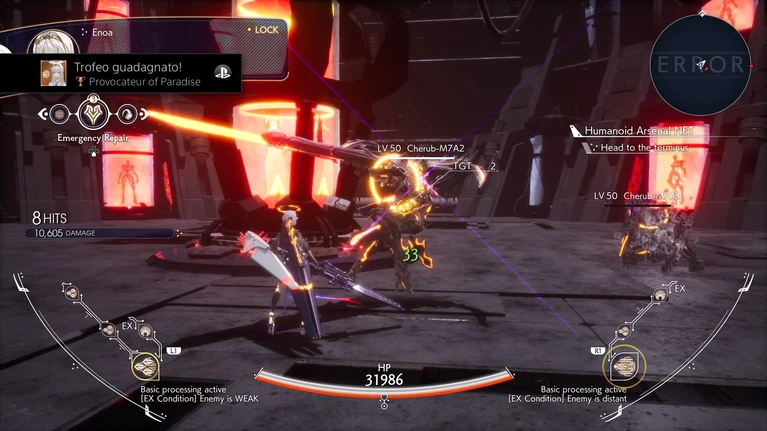Select the item left of Emergency Repair
Screen dimensions: 767x431
point(62,114)
